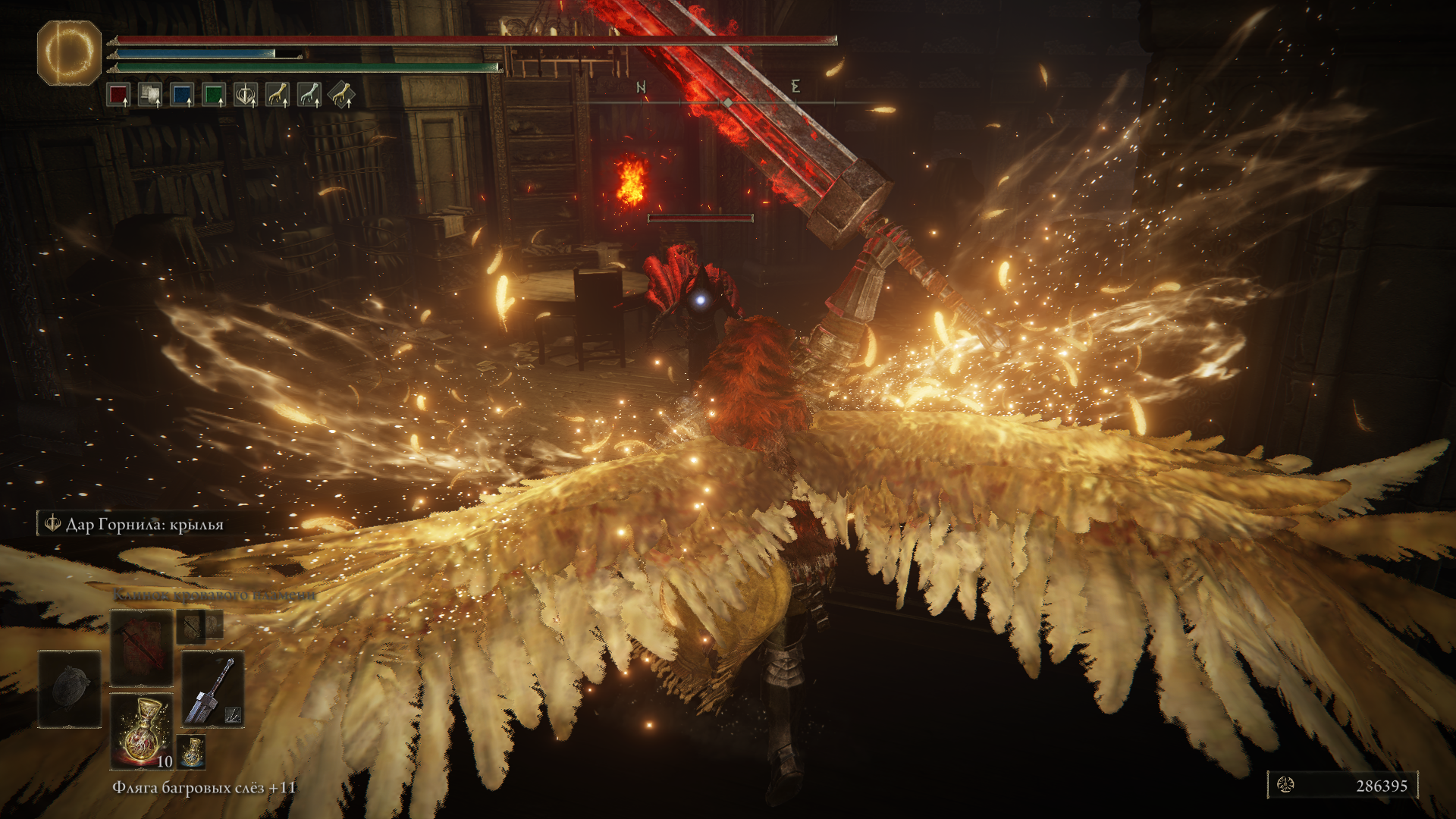Click the red square buff icon
The height and width of the screenshot is (819, 1456).
118,95
